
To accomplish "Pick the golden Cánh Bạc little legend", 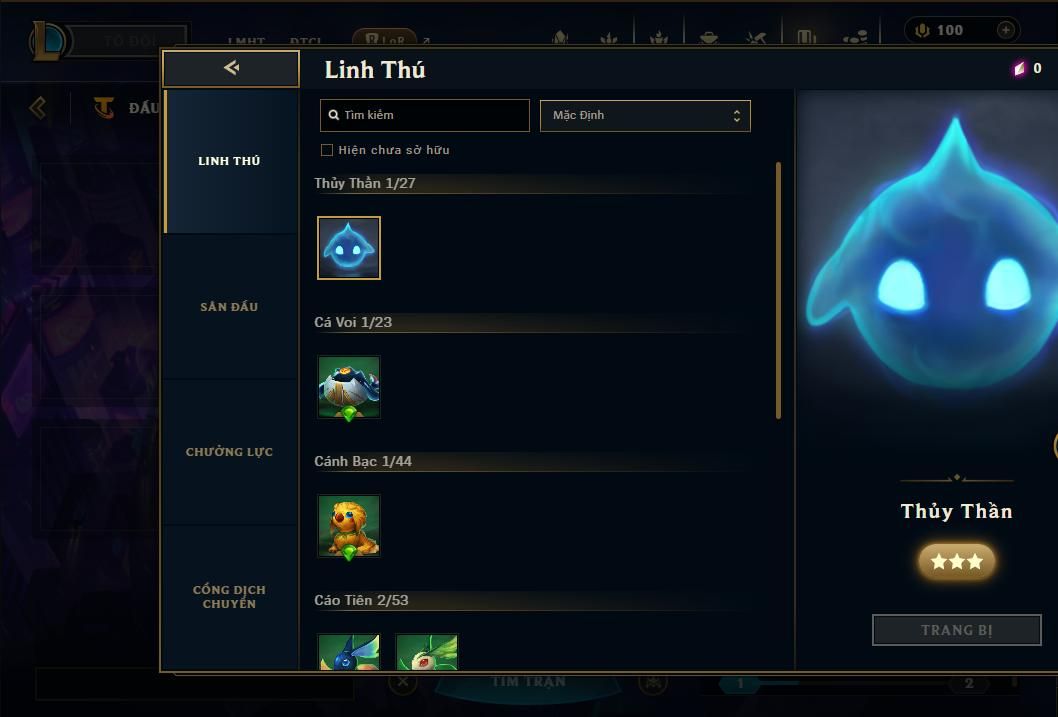I will pos(349,526).
